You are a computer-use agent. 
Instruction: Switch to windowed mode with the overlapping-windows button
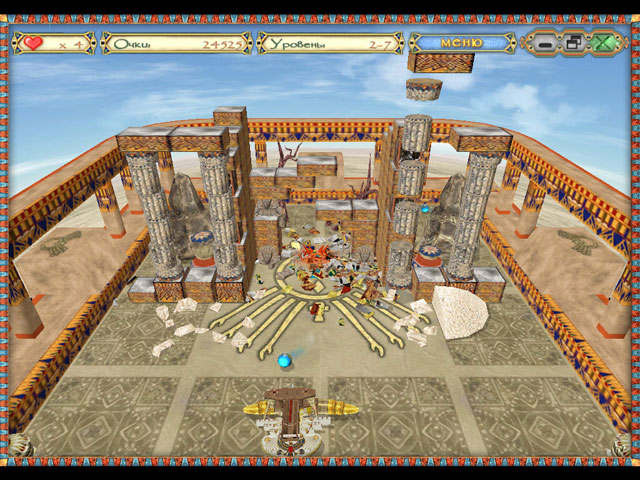tap(573, 43)
